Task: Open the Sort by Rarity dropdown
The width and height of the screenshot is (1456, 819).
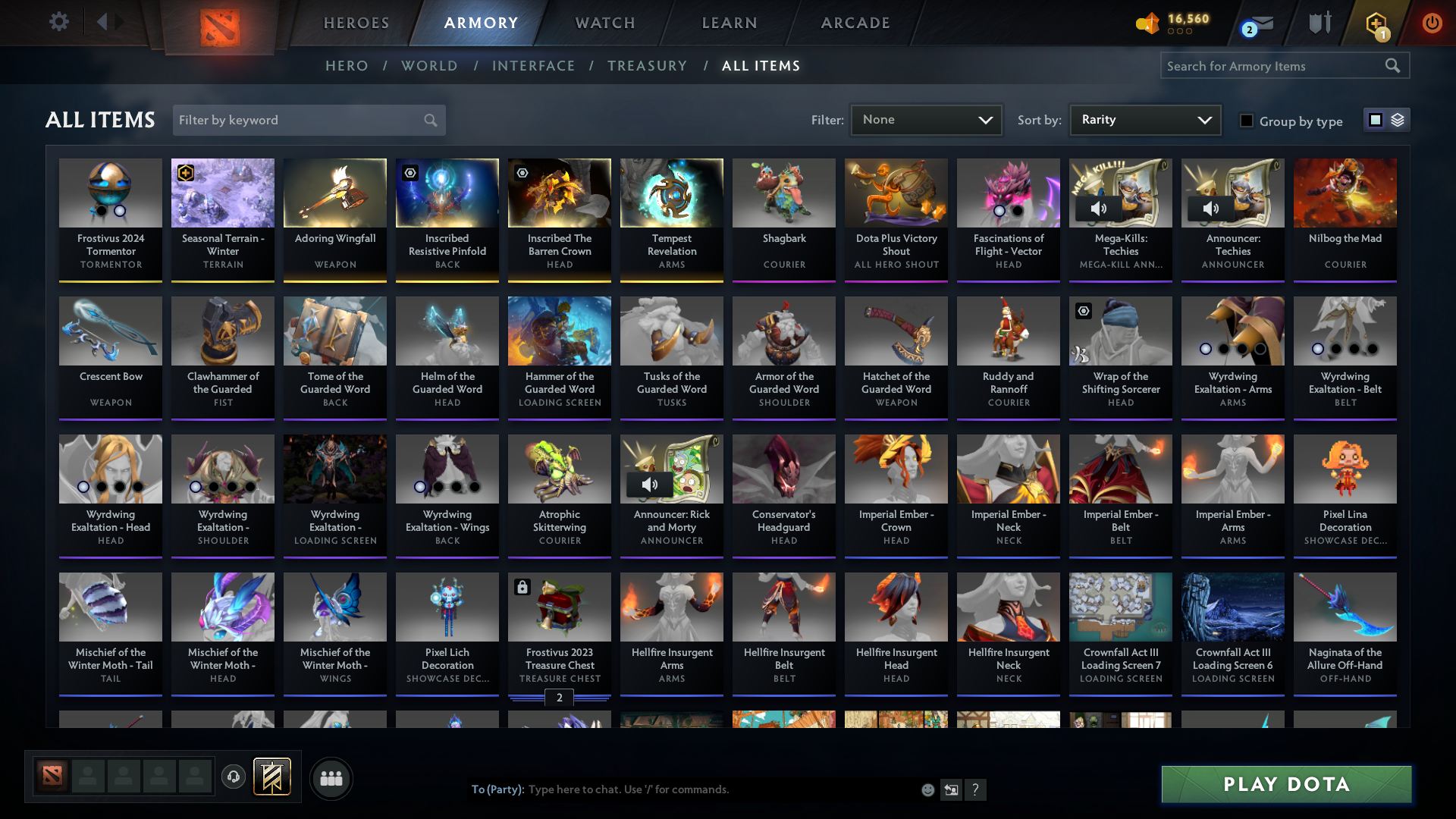Action: [x=1145, y=119]
